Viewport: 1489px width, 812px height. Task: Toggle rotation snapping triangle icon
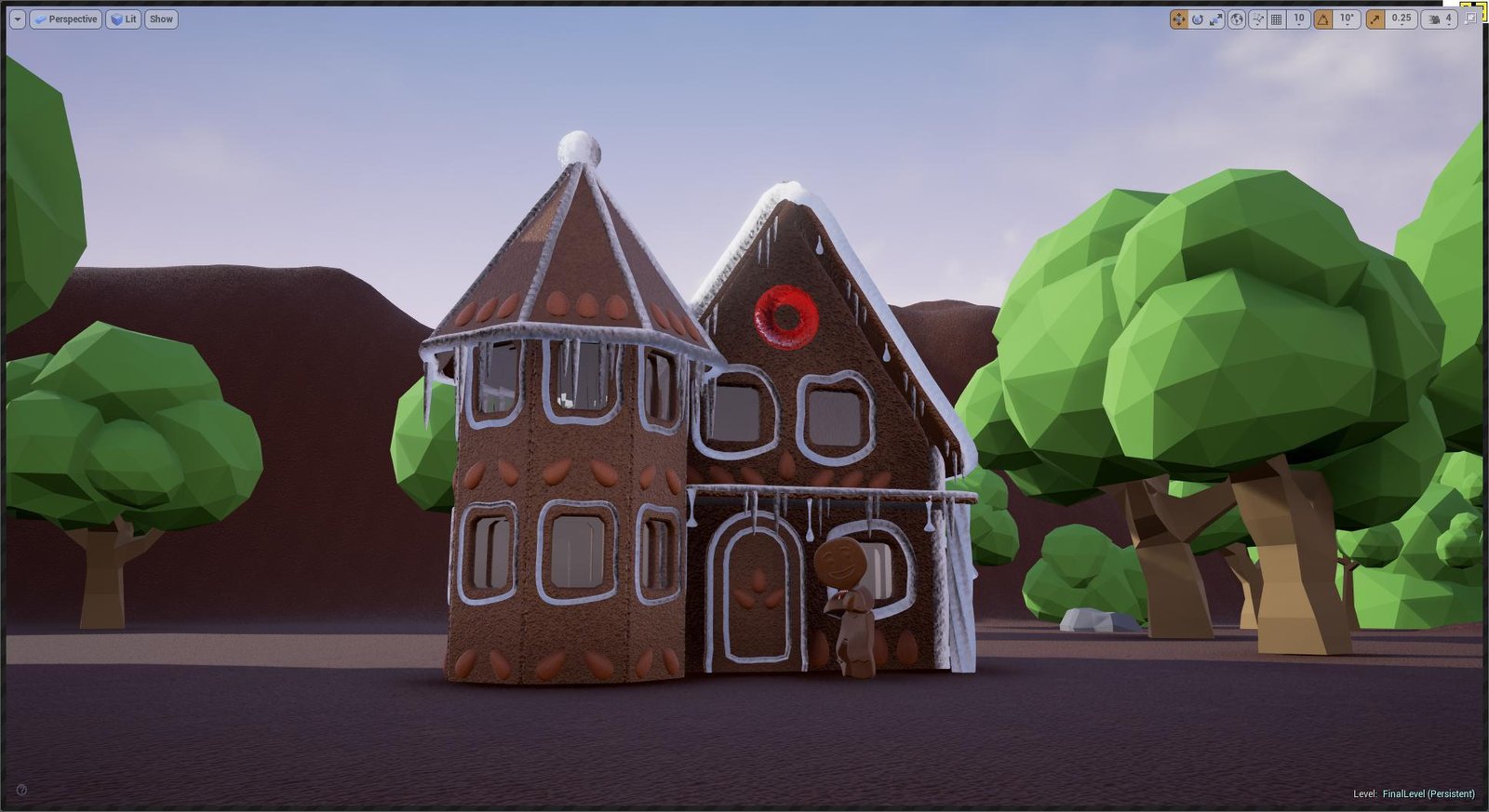pyautogui.click(x=1323, y=19)
